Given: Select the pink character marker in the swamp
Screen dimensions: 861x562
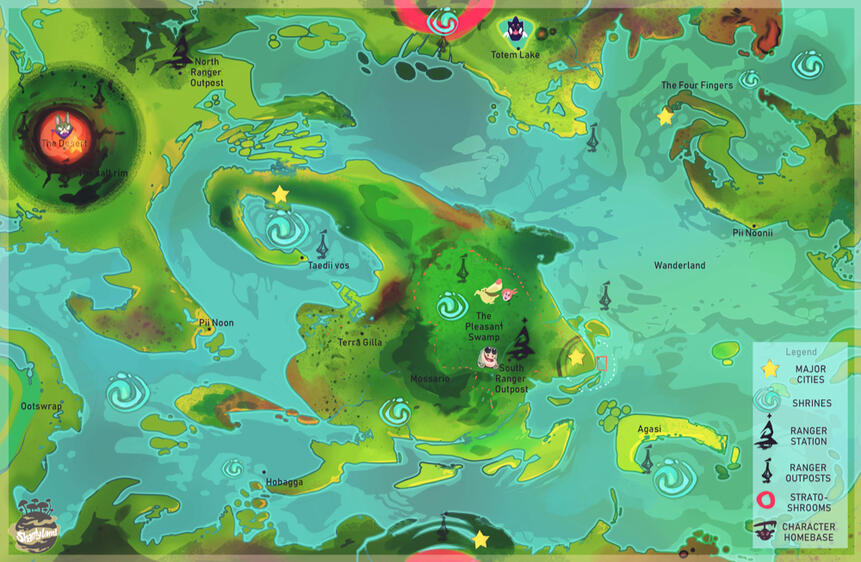Looking at the screenshot, I should click(x=509, y=294).
